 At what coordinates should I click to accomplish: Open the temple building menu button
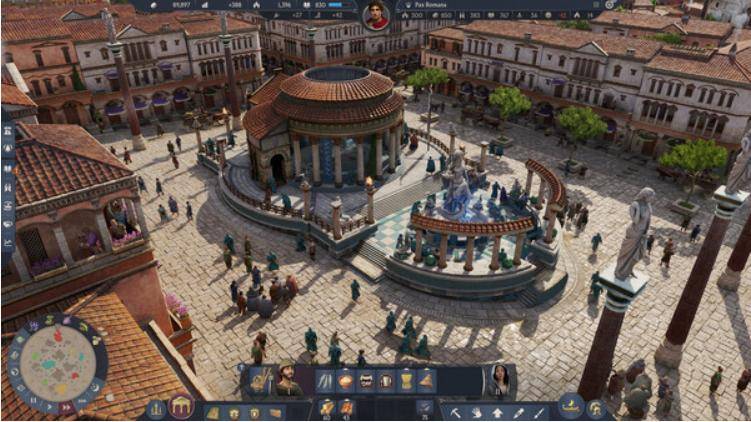tap(181, 406)
